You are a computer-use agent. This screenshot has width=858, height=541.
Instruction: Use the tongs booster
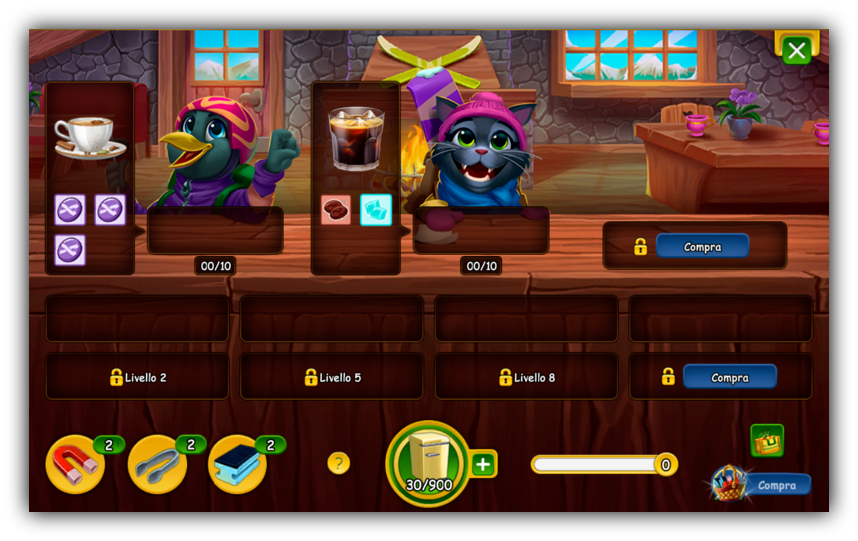pyautogui.click(x=157, y=464)
